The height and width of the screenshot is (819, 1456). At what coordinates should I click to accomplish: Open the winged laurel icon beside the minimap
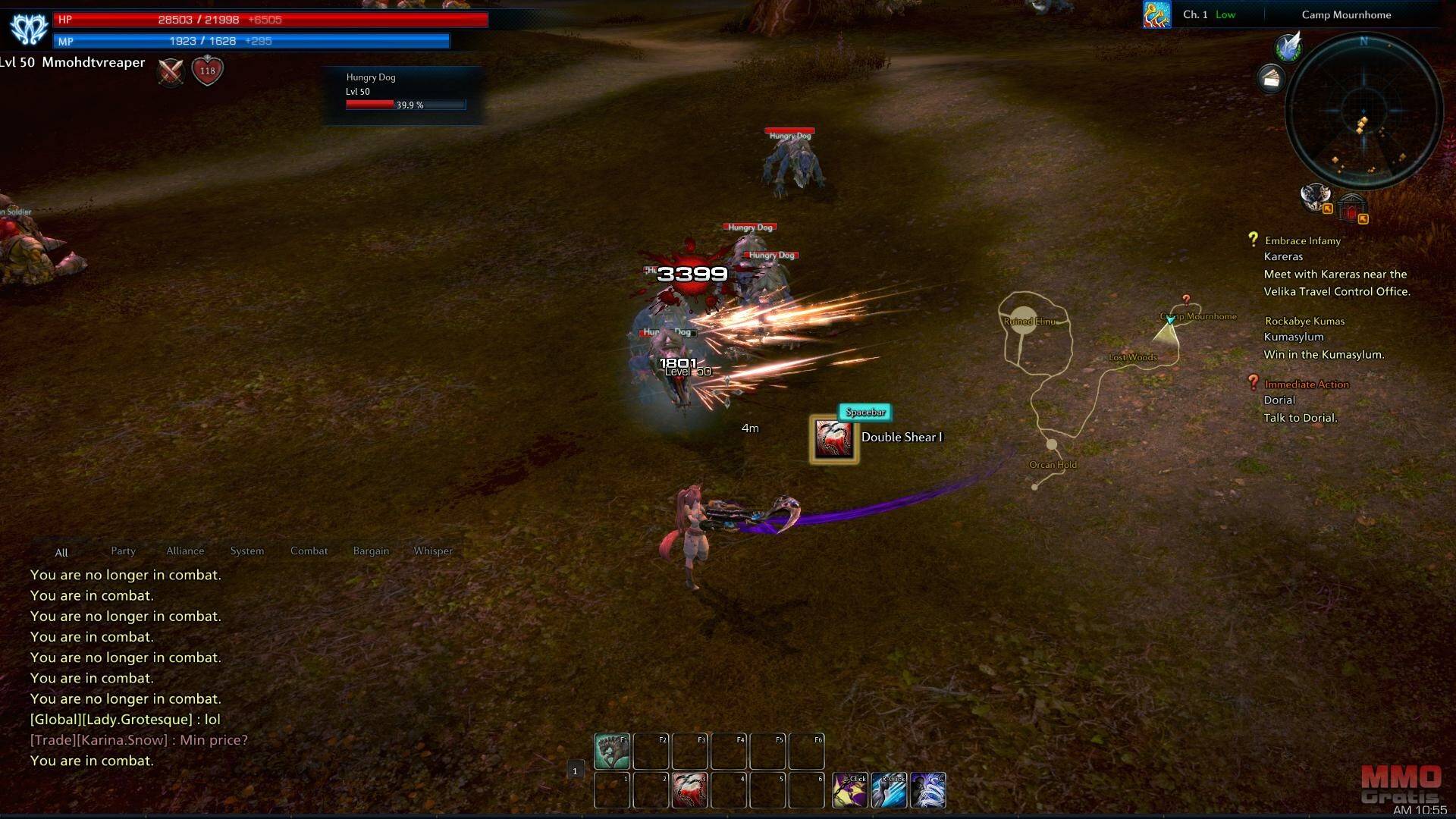point(1288,47)
